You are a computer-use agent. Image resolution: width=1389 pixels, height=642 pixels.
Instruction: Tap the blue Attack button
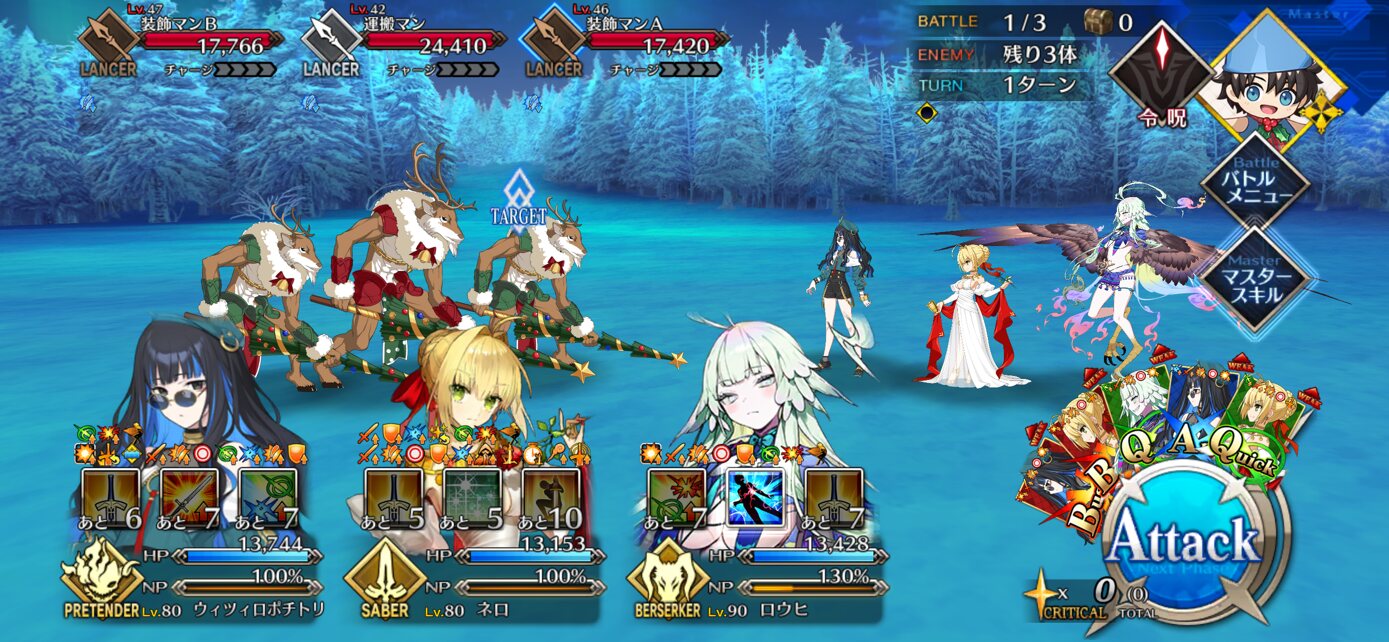pyautogui.click(x=1186, y=545)
